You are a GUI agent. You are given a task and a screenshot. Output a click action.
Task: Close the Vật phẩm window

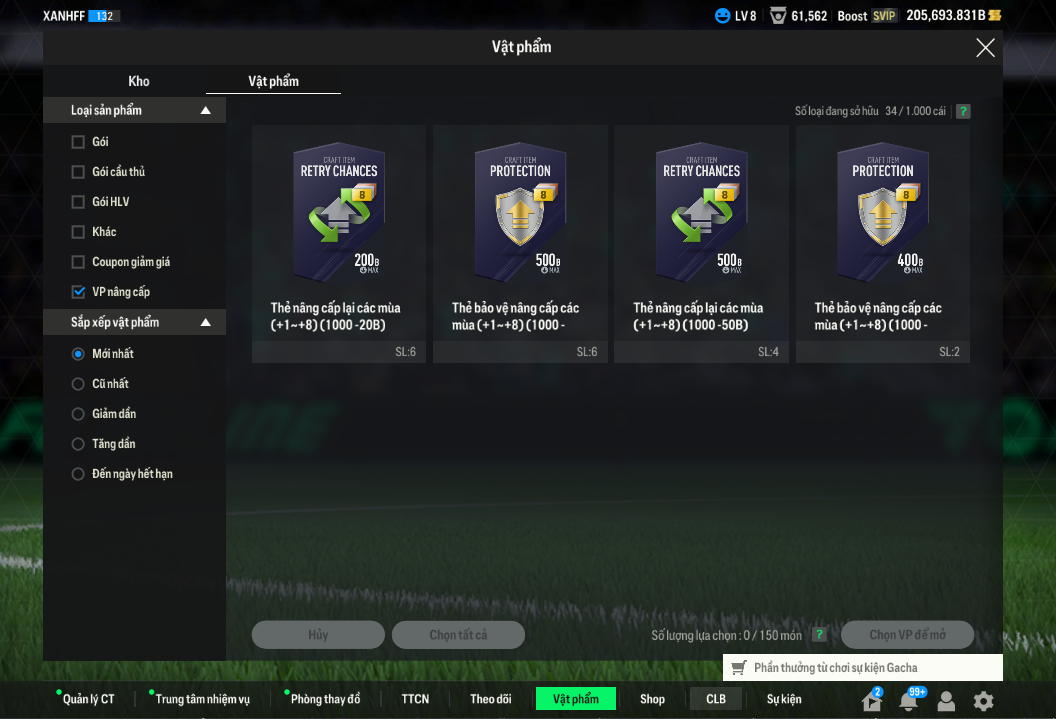click(x=985, y=48)
